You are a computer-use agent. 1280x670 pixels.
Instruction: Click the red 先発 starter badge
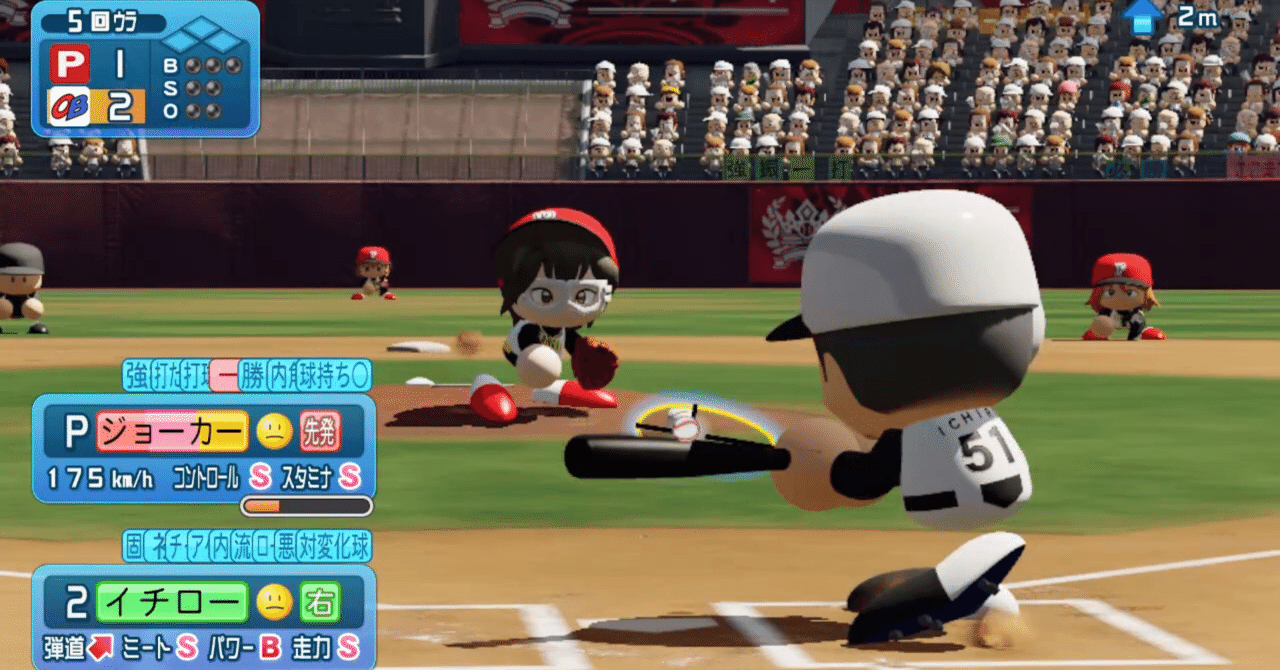[x=320, y=431]
